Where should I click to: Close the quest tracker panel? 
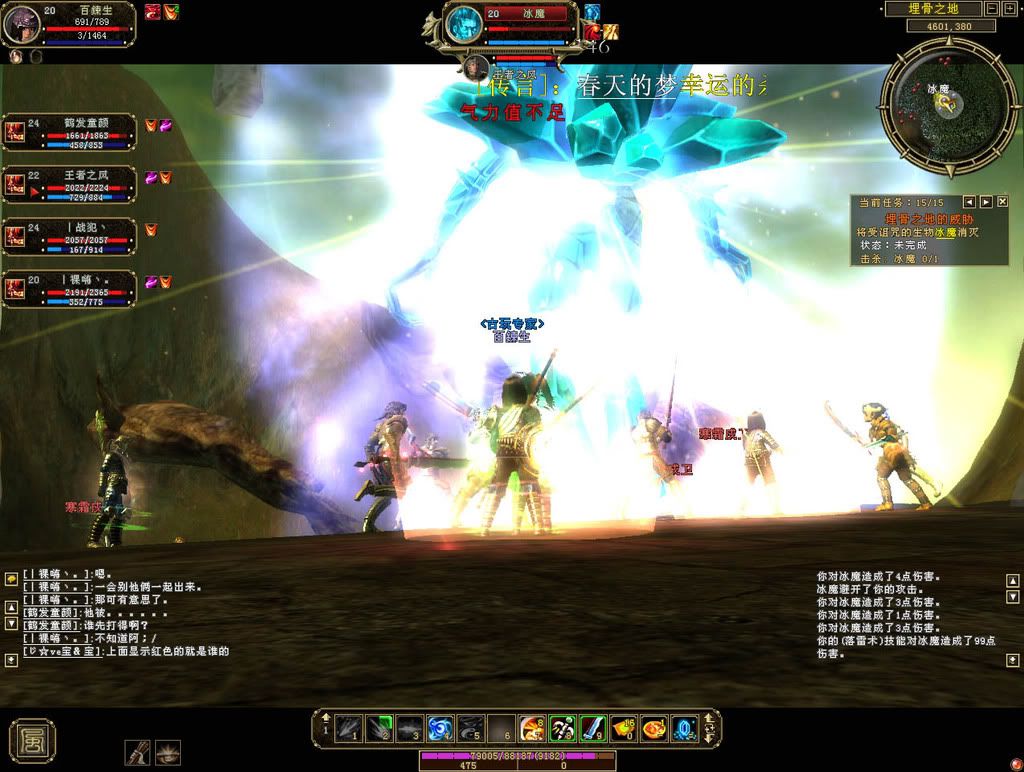point(1003,202)
